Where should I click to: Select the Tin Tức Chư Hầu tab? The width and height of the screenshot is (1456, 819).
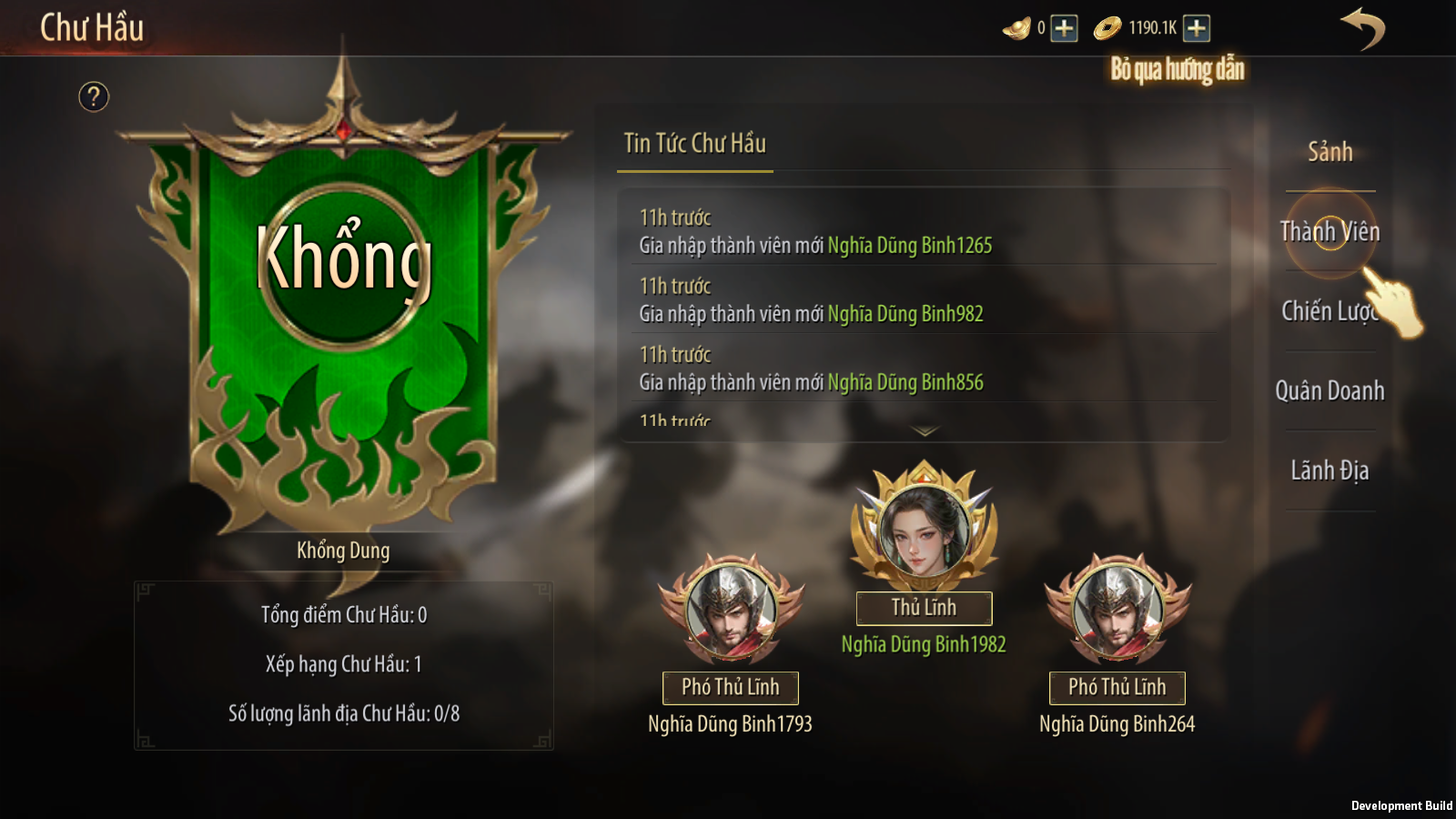tap(694, 144)
